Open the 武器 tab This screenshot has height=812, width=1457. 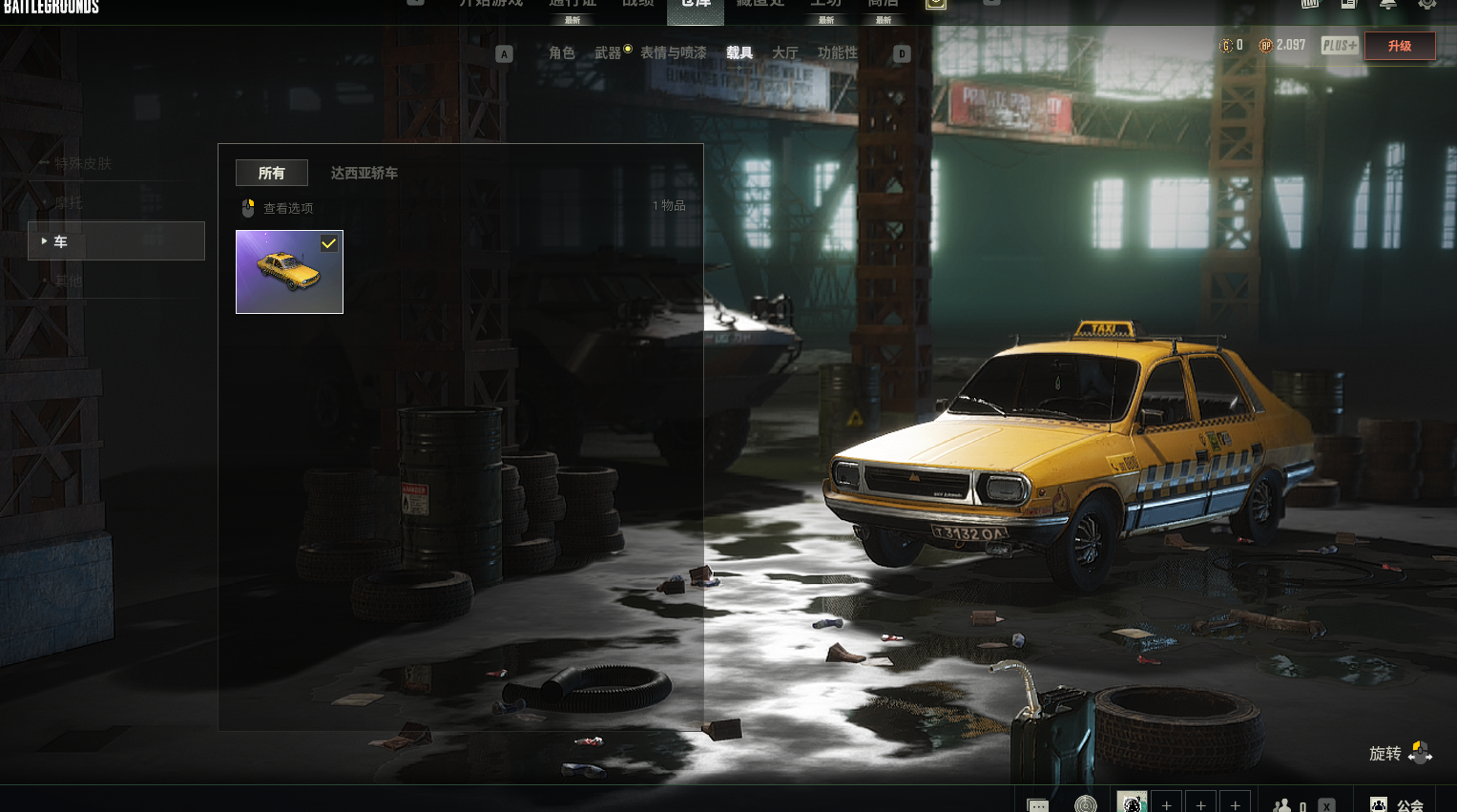(608, 53)
